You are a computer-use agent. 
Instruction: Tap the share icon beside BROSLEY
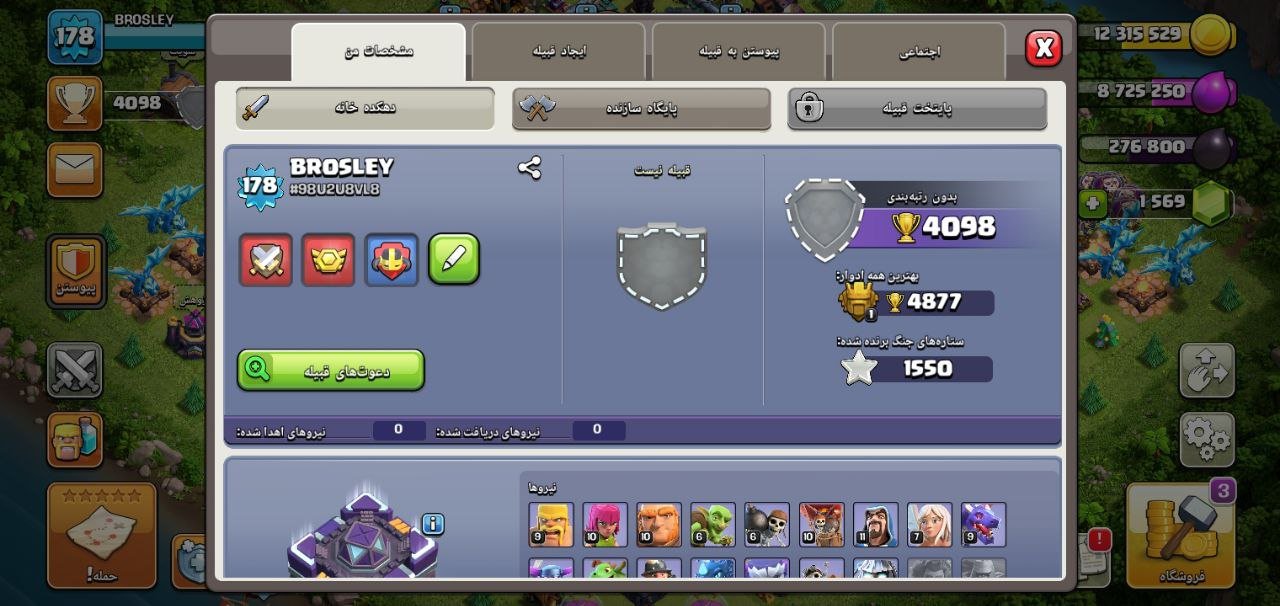click(529, 168)
